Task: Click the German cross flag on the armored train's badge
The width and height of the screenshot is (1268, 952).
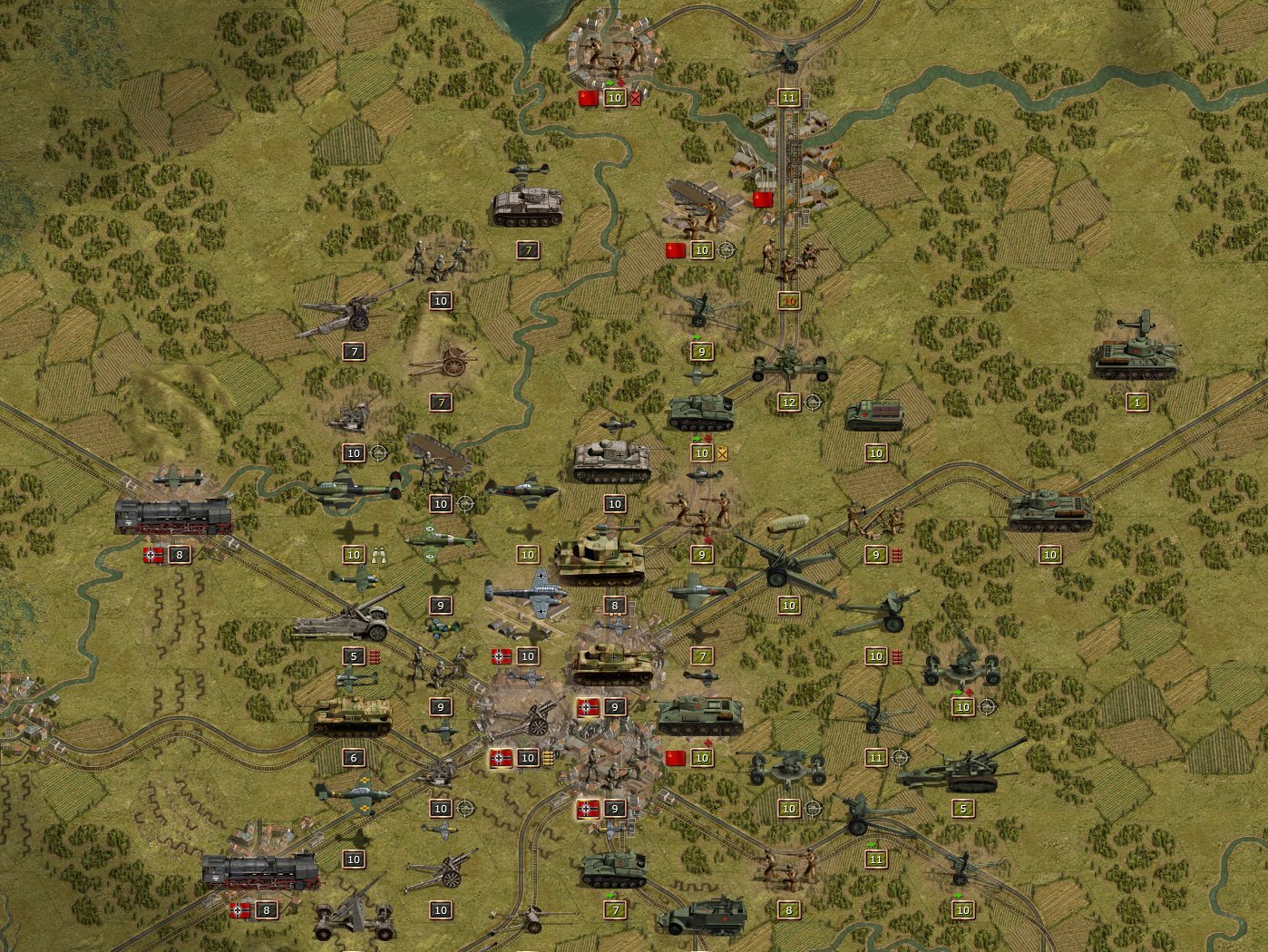Action: tap(150, 555)
